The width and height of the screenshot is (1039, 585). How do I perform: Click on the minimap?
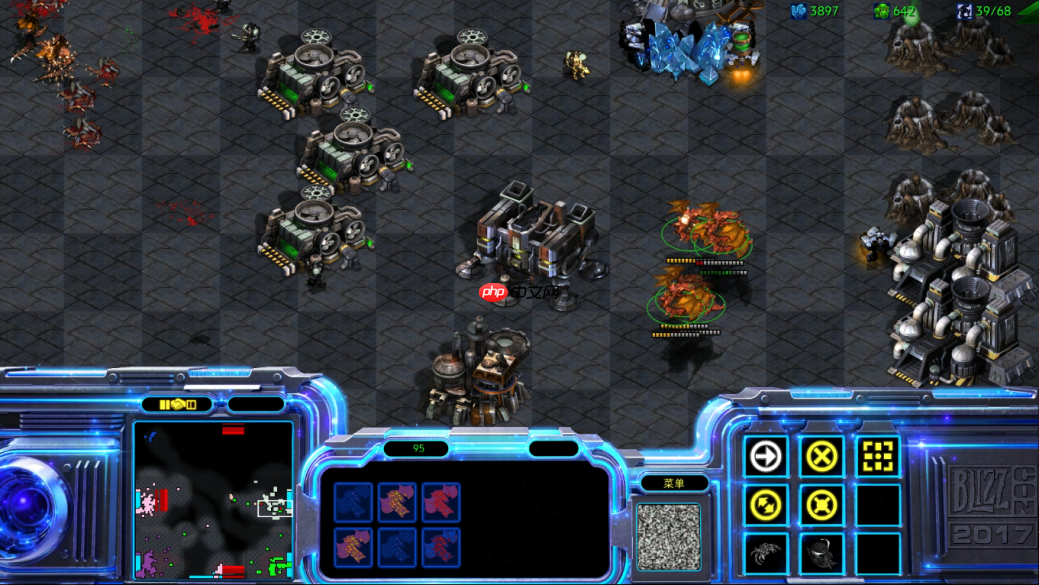(214, 500)
